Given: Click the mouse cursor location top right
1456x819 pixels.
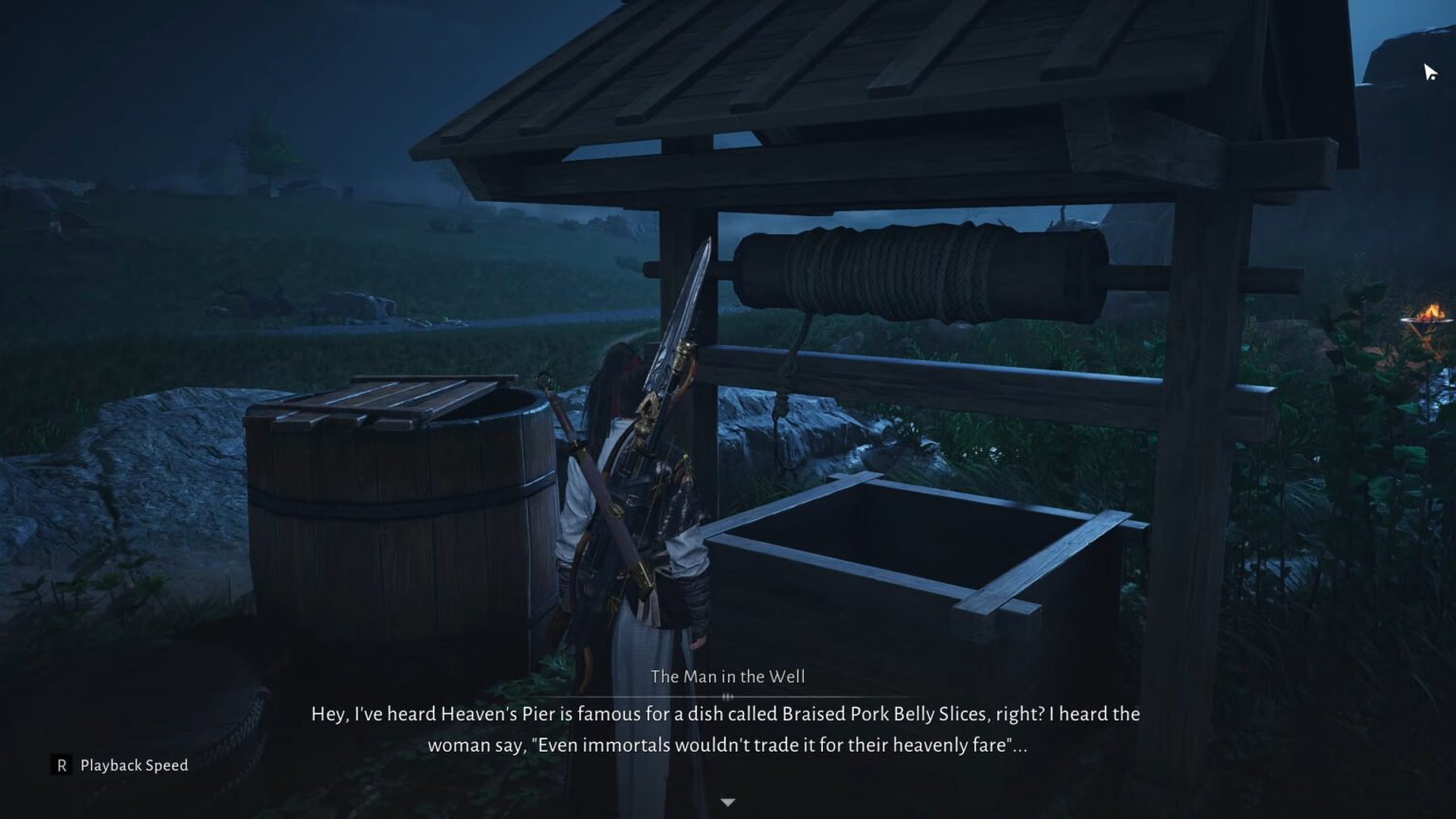Looking at the screenshot, I should [1429, 71].
